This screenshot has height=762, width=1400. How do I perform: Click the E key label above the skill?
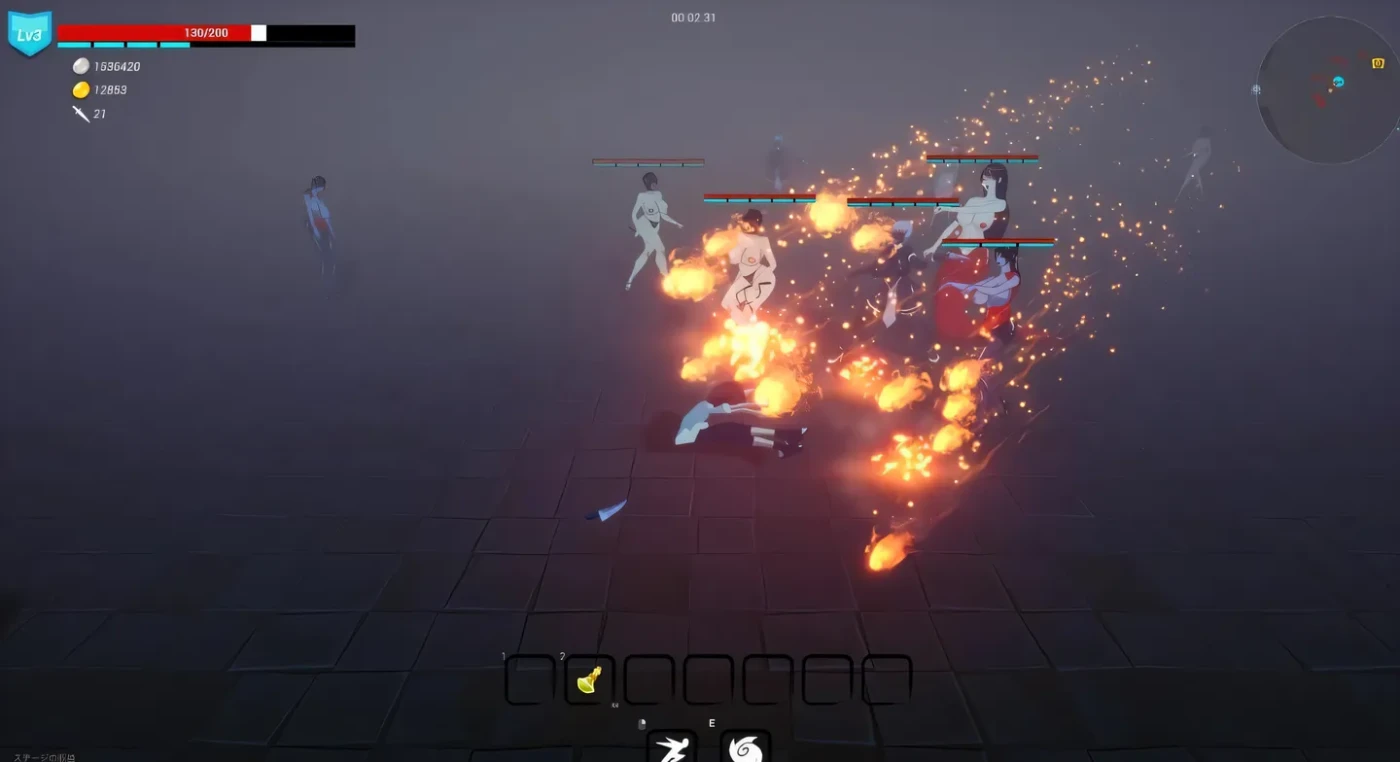point(711,722)
